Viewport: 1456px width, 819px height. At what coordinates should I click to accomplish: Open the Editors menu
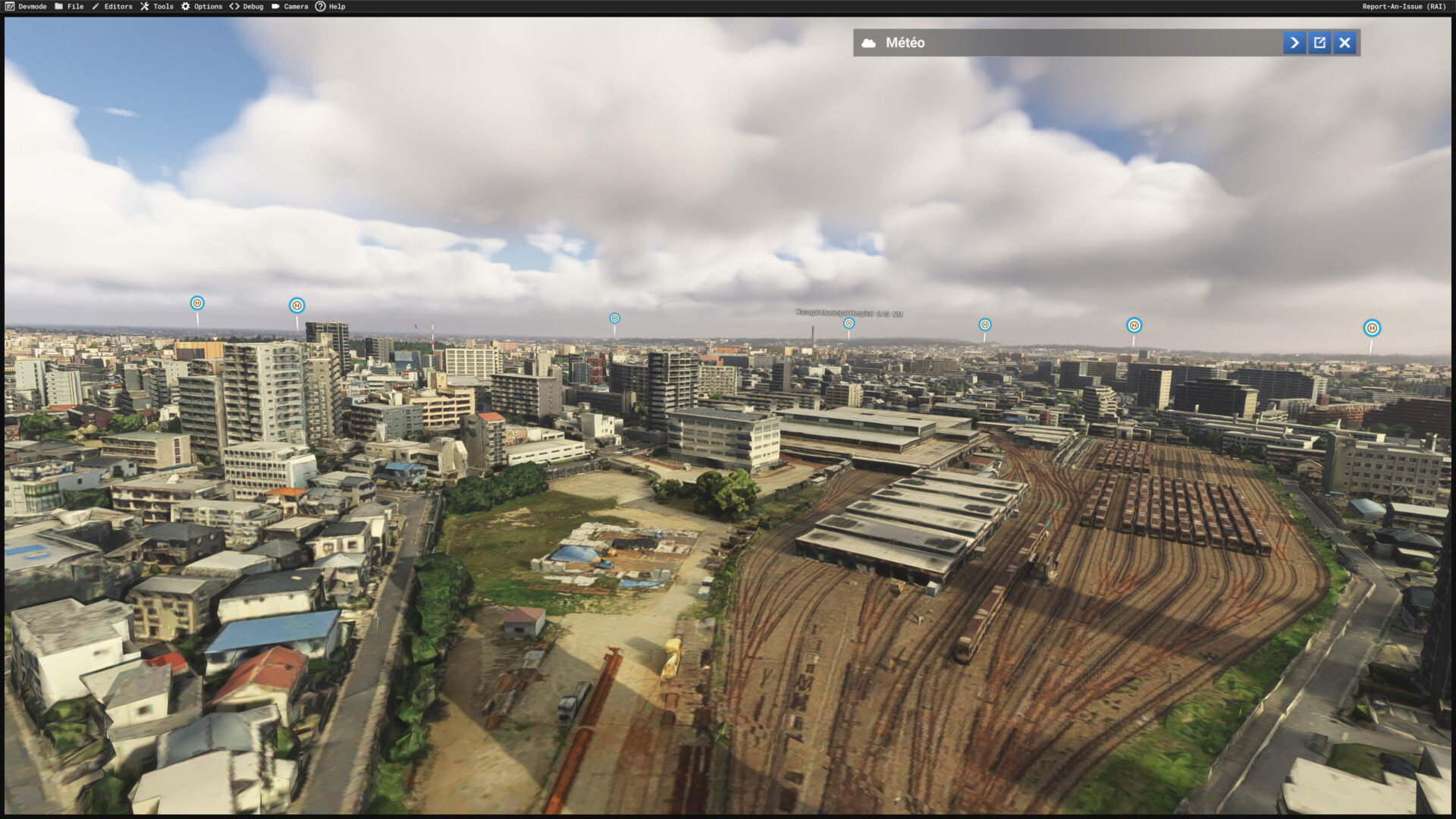[x=112, y=6]
